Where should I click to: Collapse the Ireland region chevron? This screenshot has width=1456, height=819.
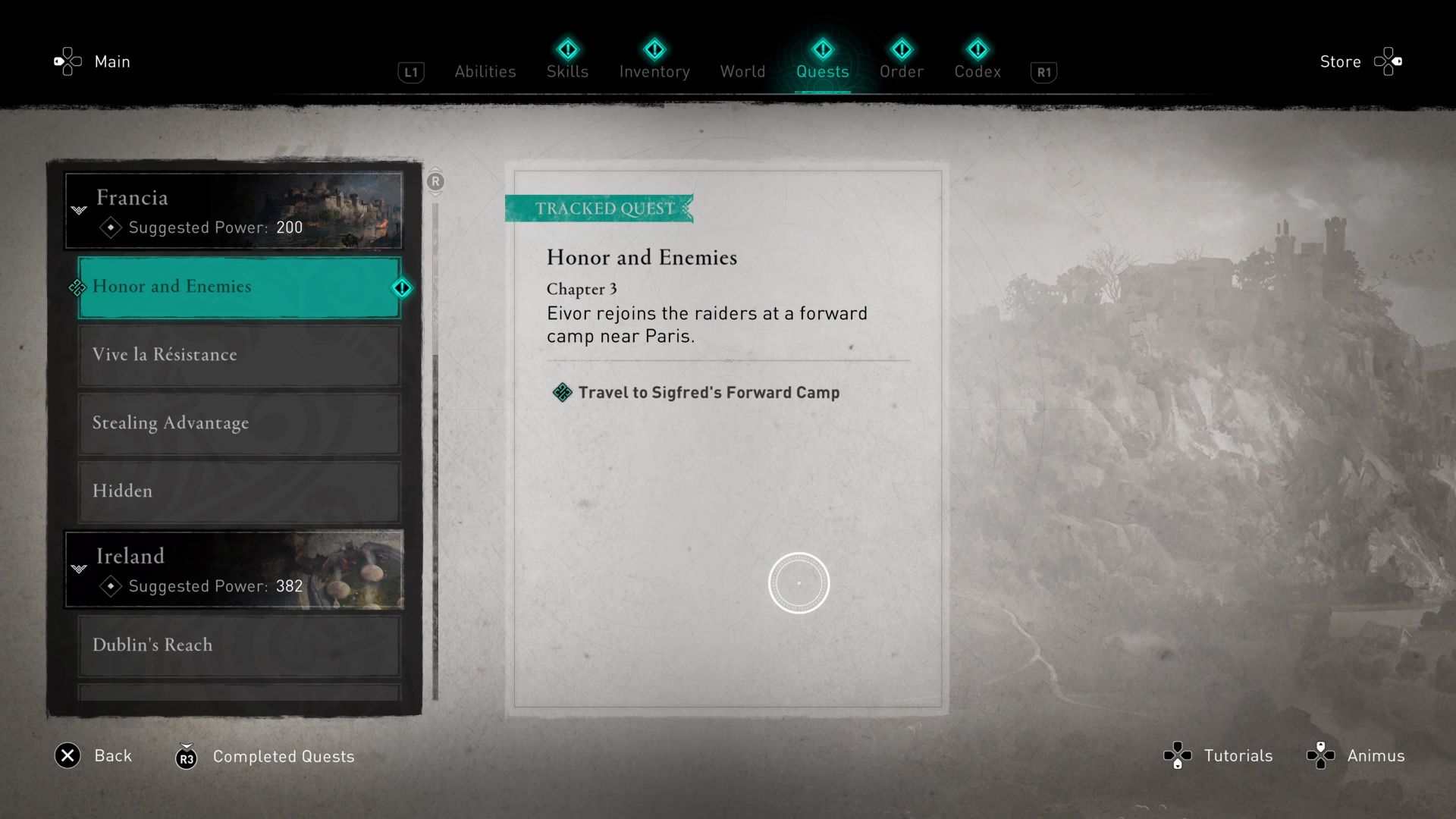coord(78,569)
